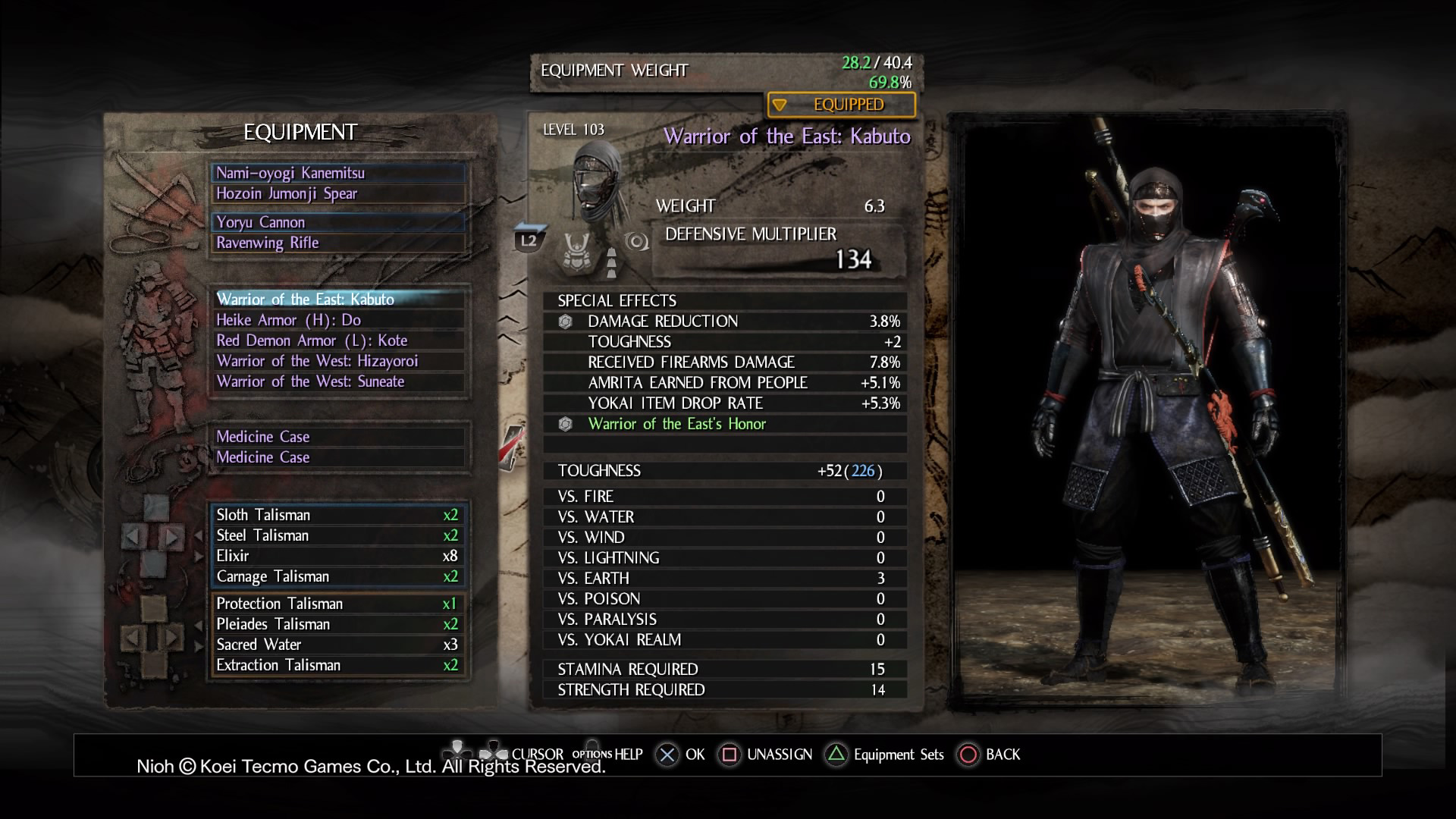Open the Heike Armor (H): Do slot
Image resolution: width=1456 pixels, height=819 pixels.
coord(338,320)
